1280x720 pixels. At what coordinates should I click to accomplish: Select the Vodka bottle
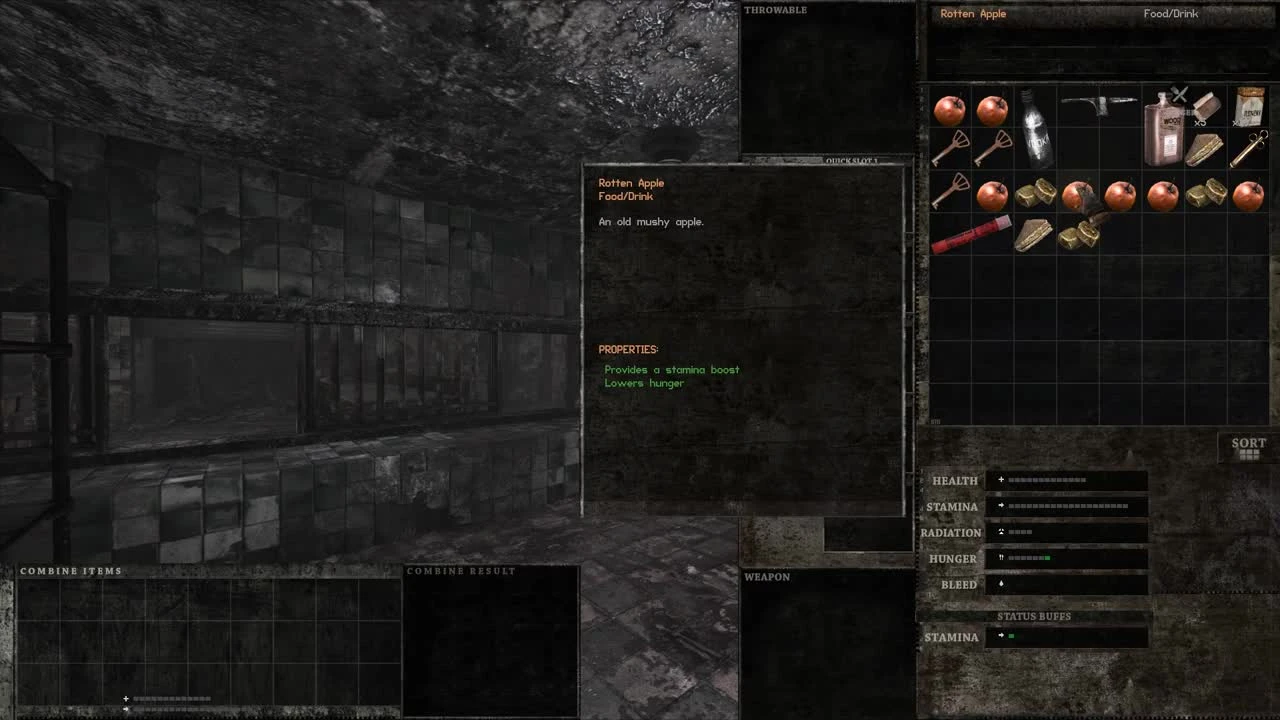tap(1035, 128)
